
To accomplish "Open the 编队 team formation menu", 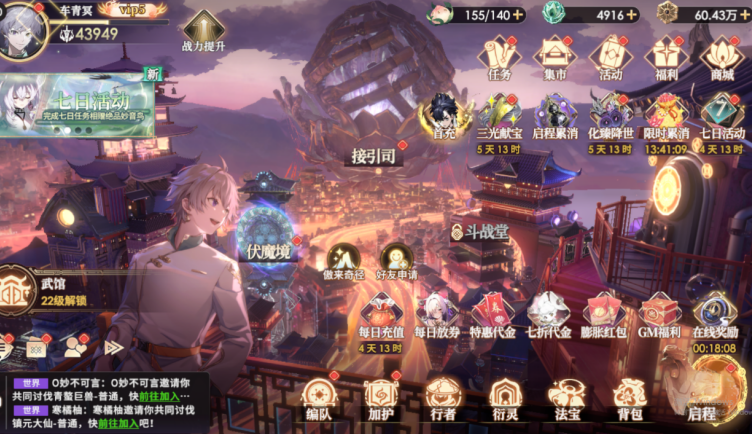I will pyautogui.click(x=318, y=397).
